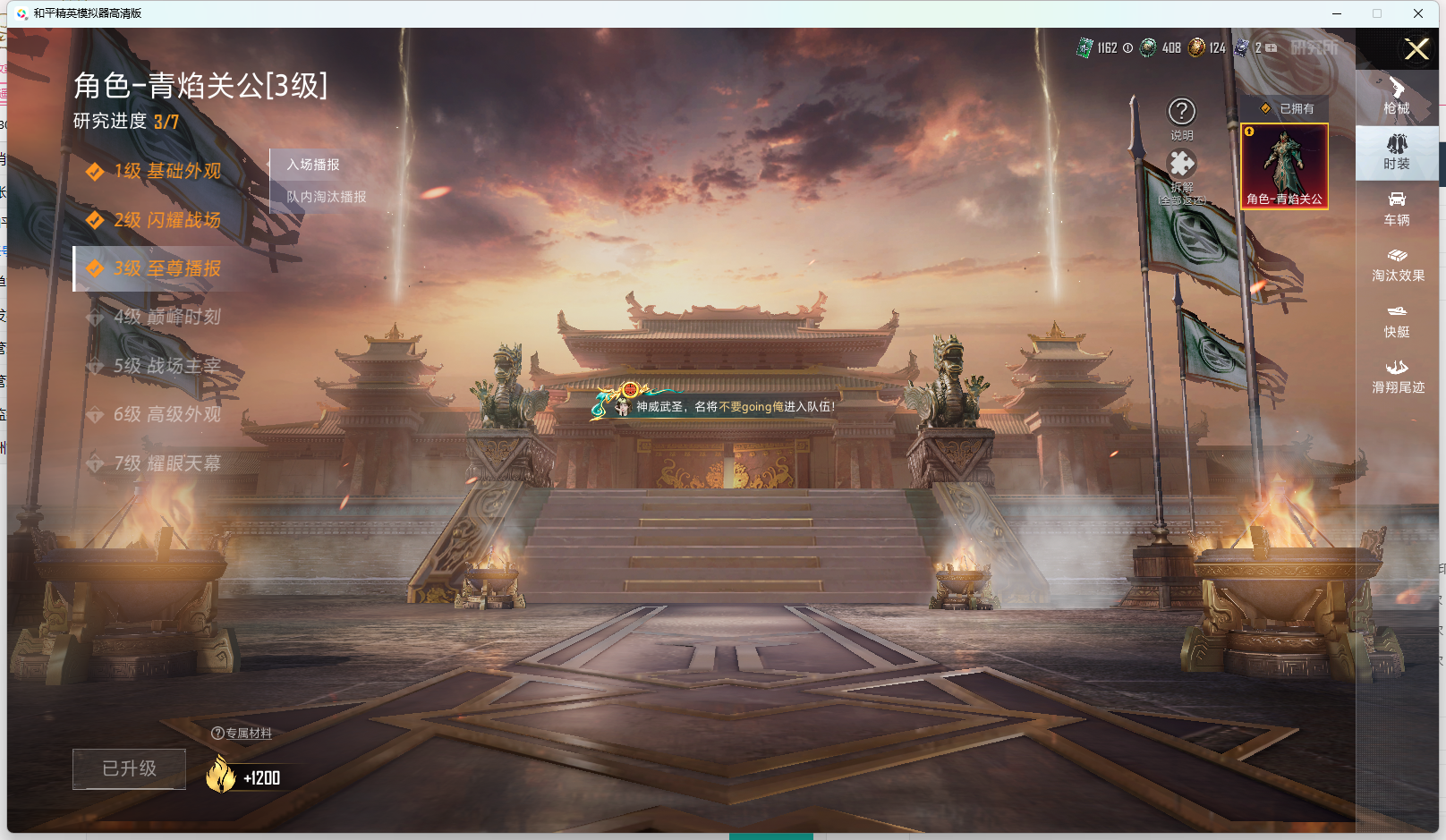This screenshot has height=840, width=1446.
Task: View the 淘汰效果 elimination effects category
Action: click(x=1397, y=267)
